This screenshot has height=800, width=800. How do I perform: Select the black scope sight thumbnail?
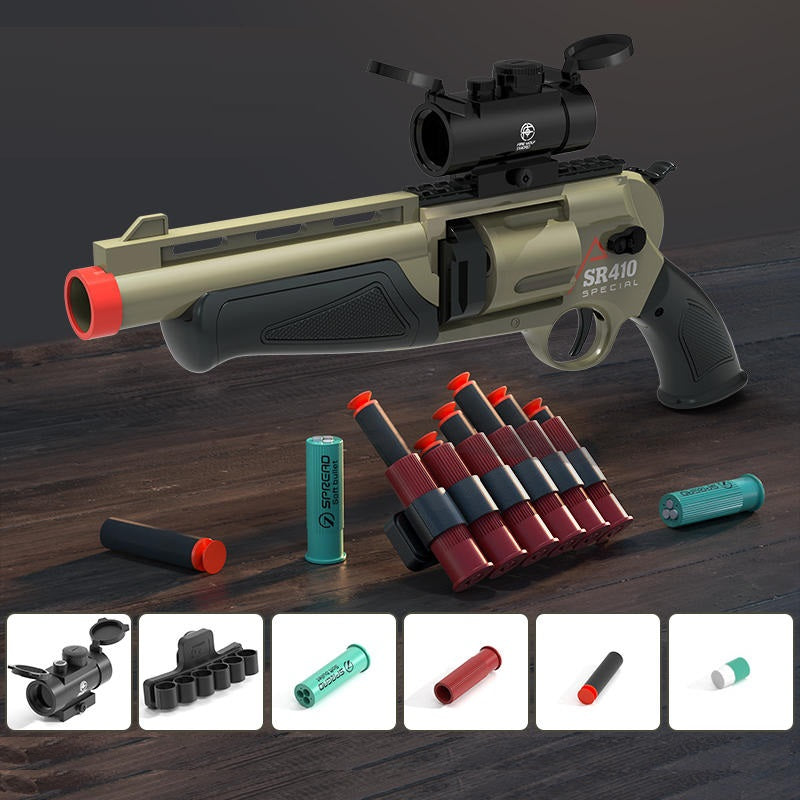point(69,672)
